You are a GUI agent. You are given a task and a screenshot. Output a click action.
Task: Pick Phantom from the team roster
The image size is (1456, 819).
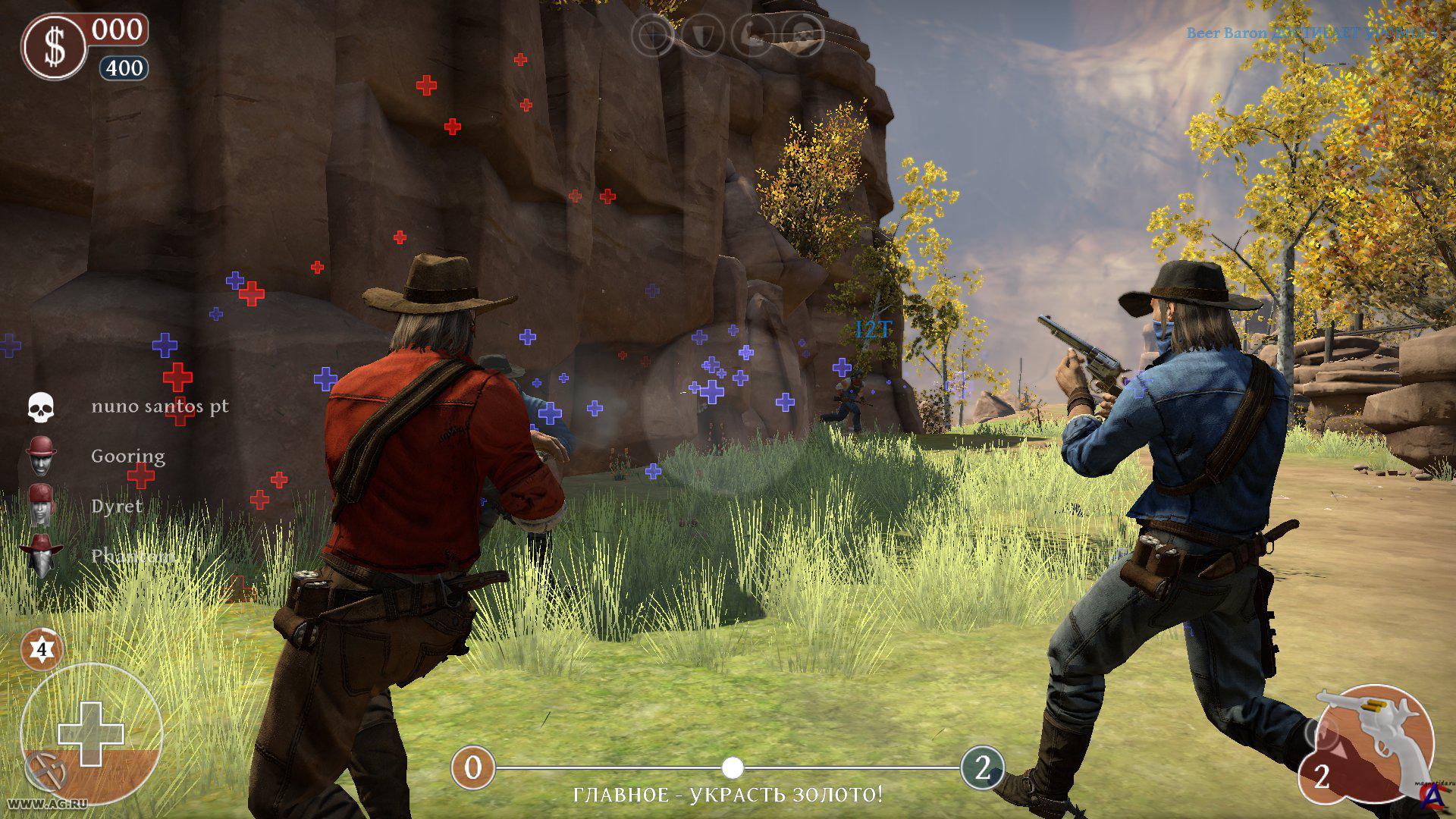132,556
